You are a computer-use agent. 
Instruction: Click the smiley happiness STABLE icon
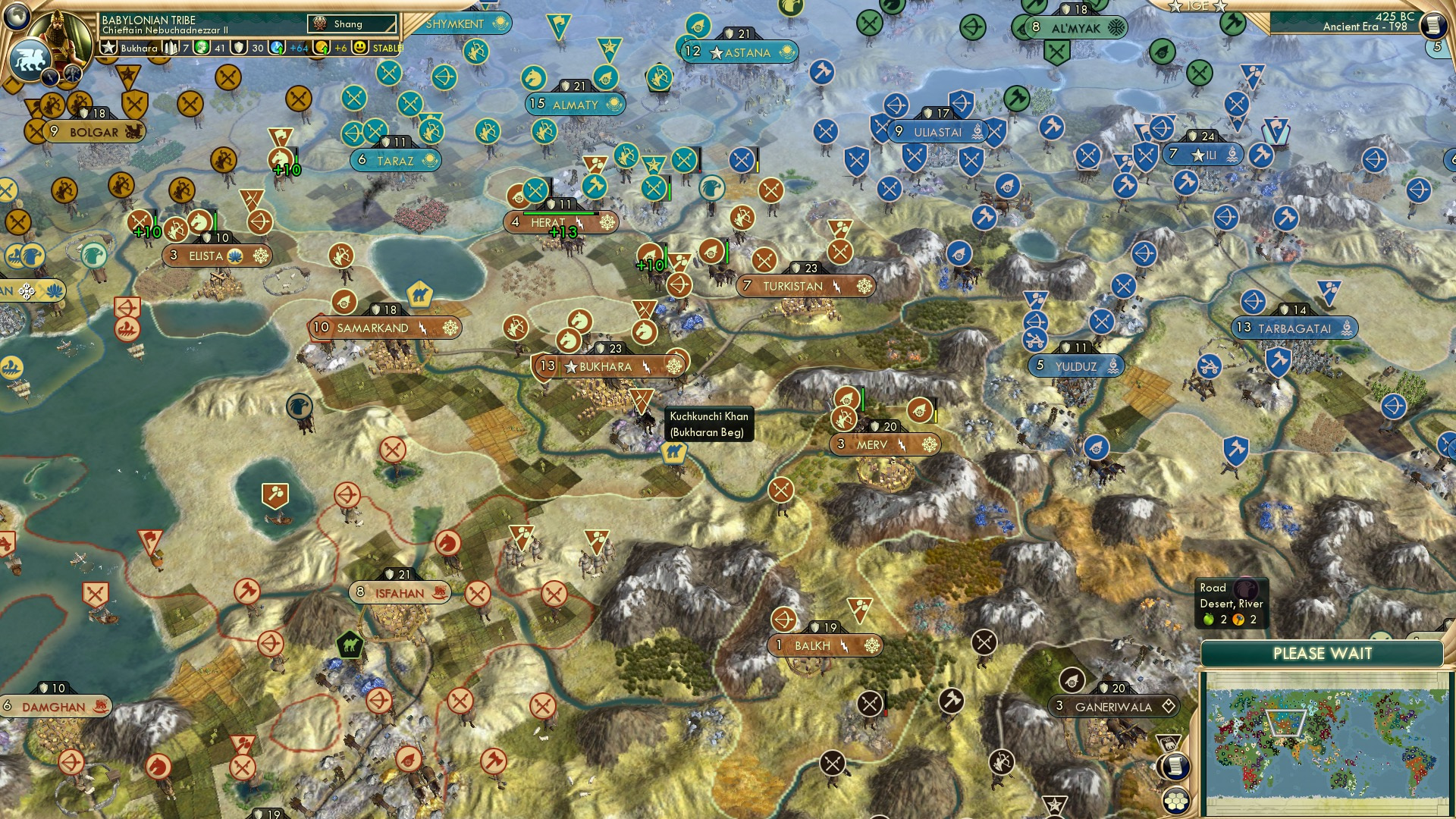[x=359, y=48]
